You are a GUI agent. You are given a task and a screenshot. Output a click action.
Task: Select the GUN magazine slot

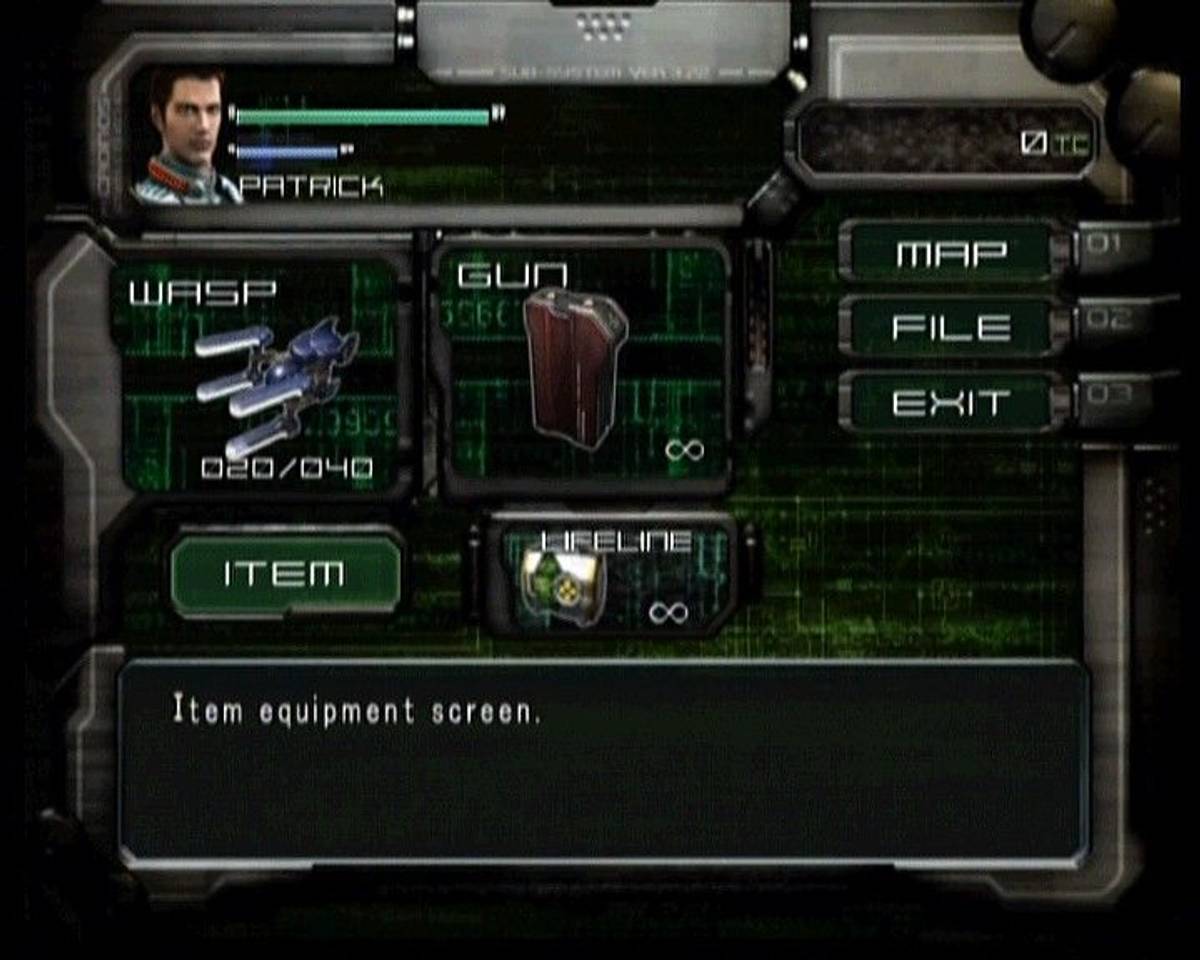point(583,368)
